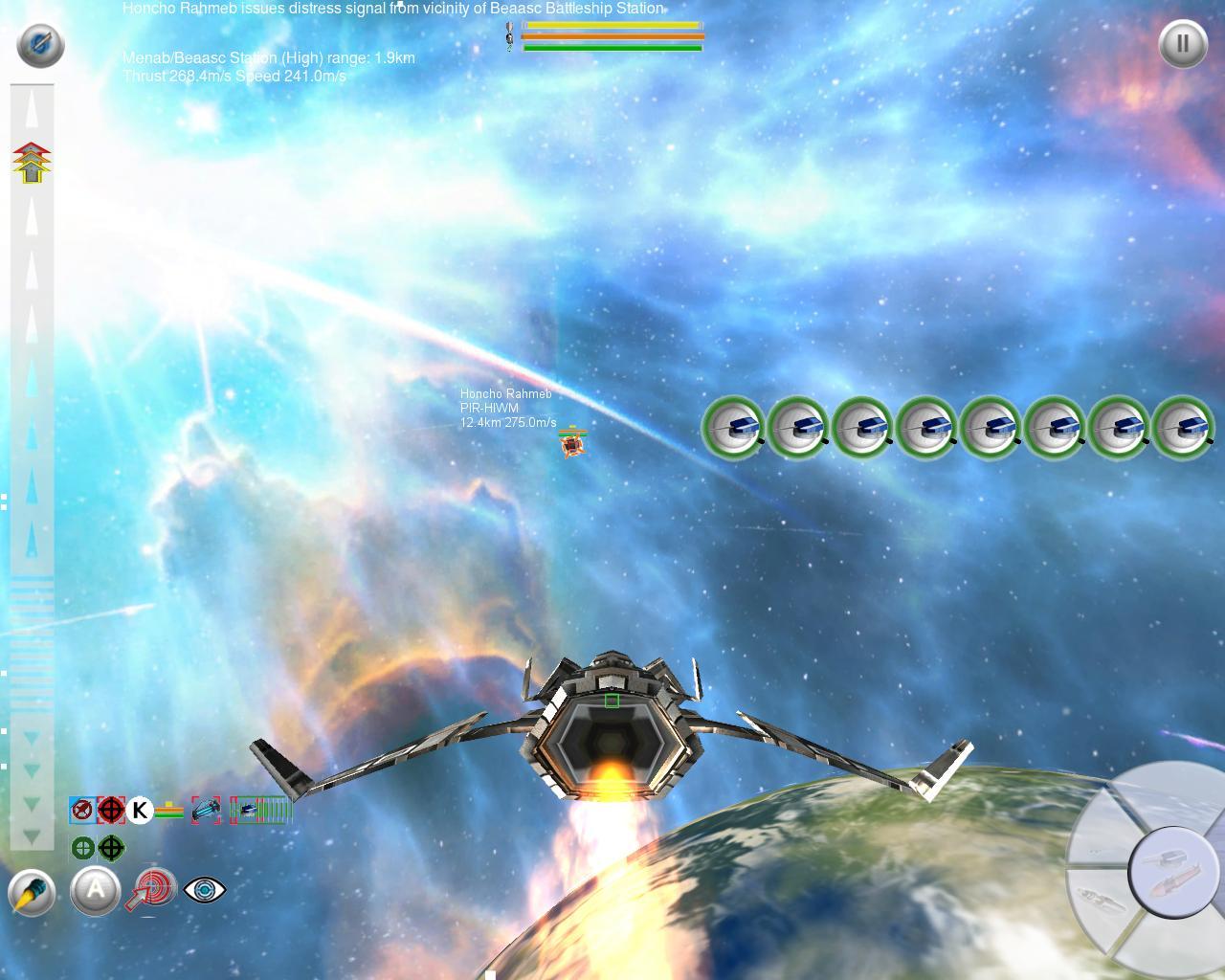Pause the game with the top-right button
The width and height of the screenshot is (1225, 980).
point(1183,44)
